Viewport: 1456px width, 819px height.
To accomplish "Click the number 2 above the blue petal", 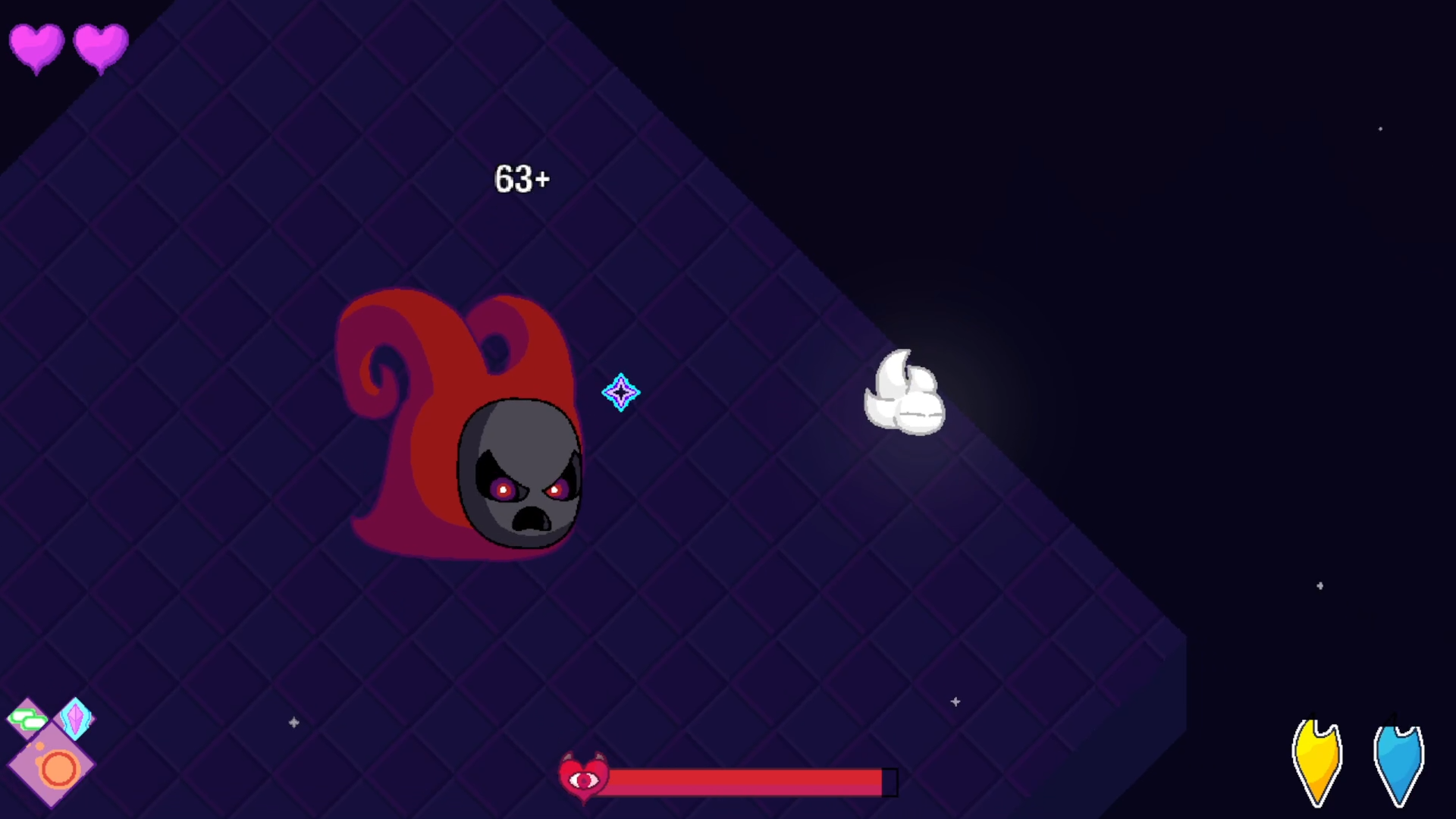I will pyautogui.click(x=1394, y=717).
